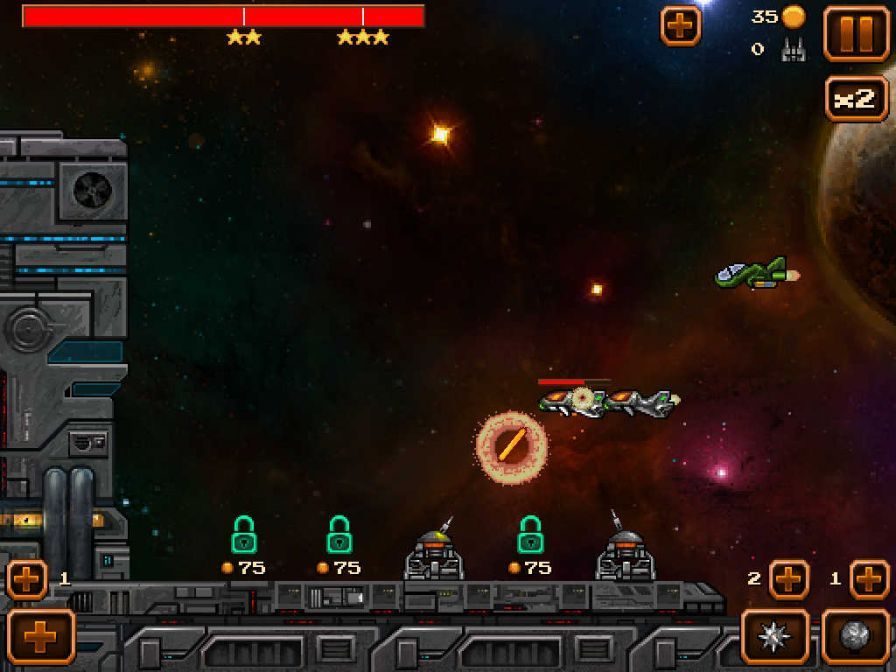
Task: Toggle the x2 game speed
Action: click(856, 99)
